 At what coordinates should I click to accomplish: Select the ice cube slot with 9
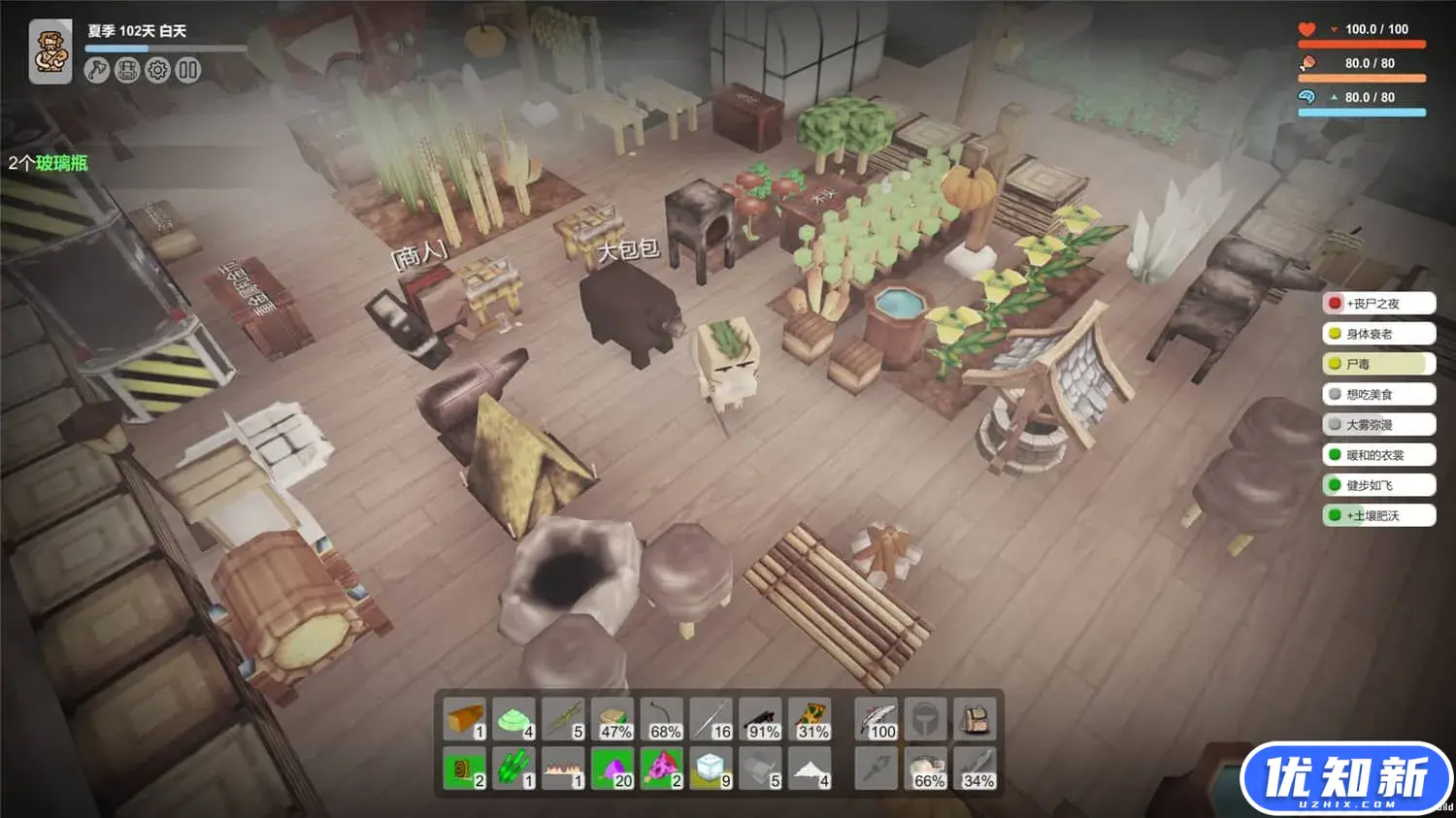point(711,769)
